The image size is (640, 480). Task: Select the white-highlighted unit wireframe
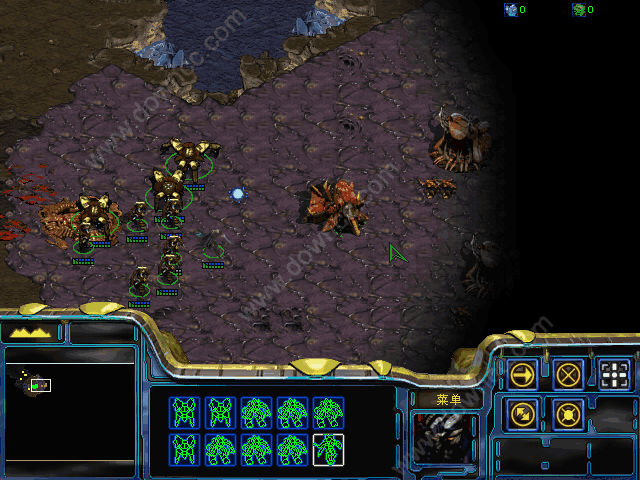pyautogui.click(x=327, y=449)
